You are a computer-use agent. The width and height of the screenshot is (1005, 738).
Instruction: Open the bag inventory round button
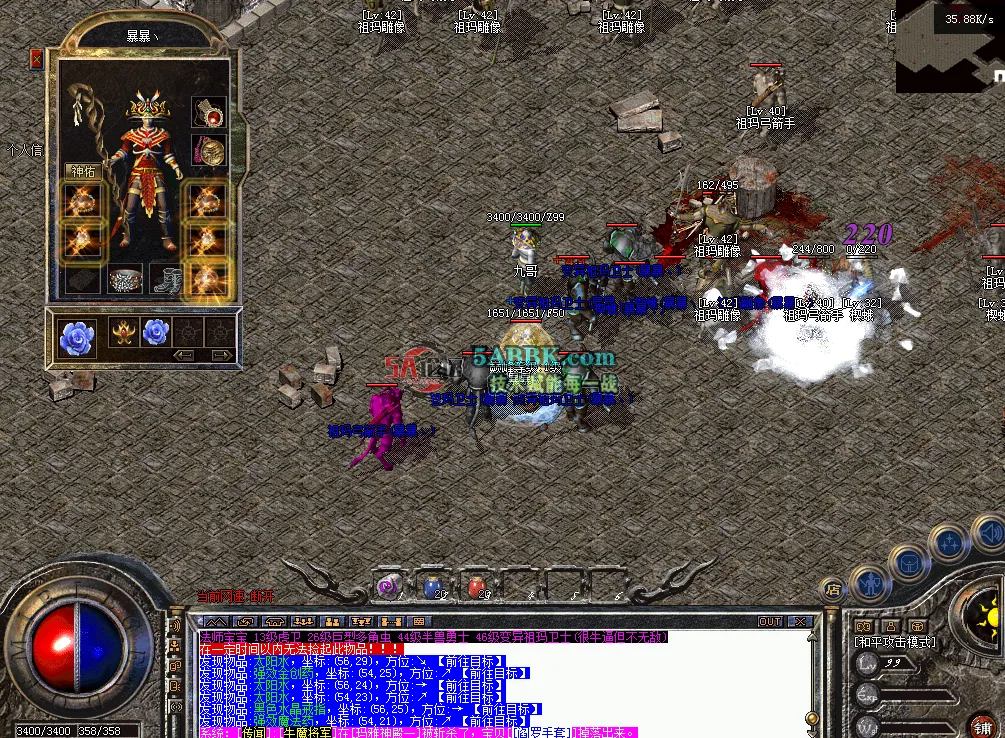coord(909,560)
